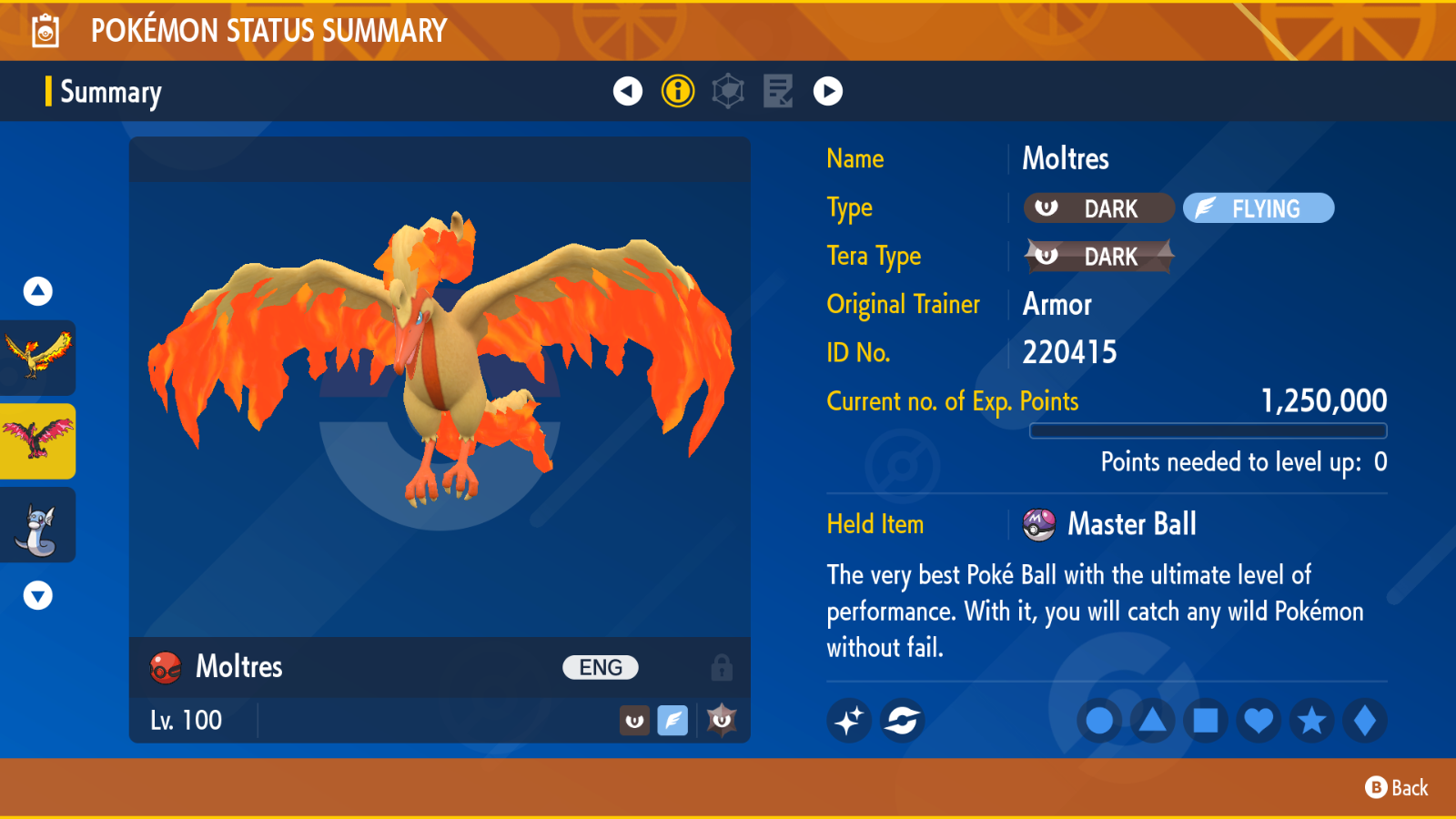Image resolution: width=1456 pixels, height=819 pixels.
Task: Open the stats hexagon tab
Action: click(x=728, y=91)
